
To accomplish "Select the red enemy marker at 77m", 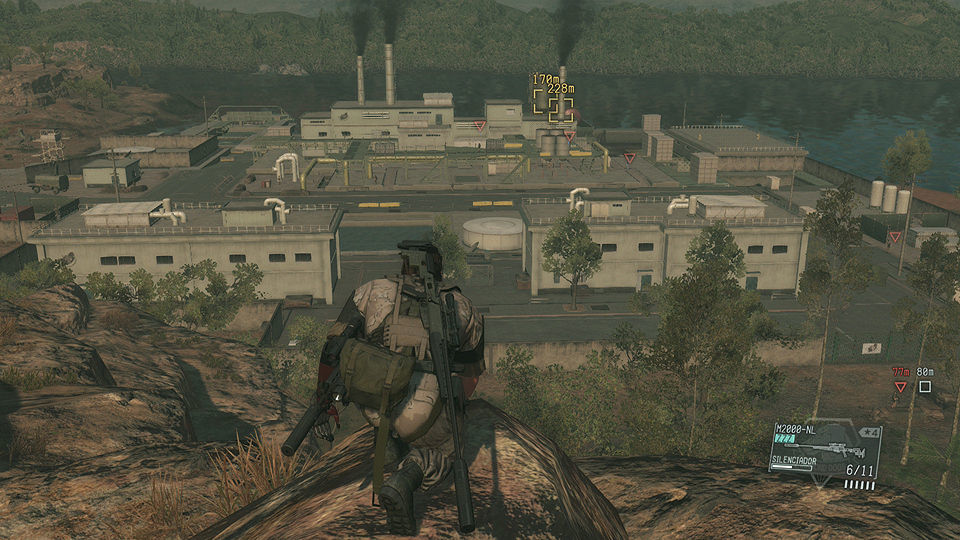I will [x=901, y=386].
